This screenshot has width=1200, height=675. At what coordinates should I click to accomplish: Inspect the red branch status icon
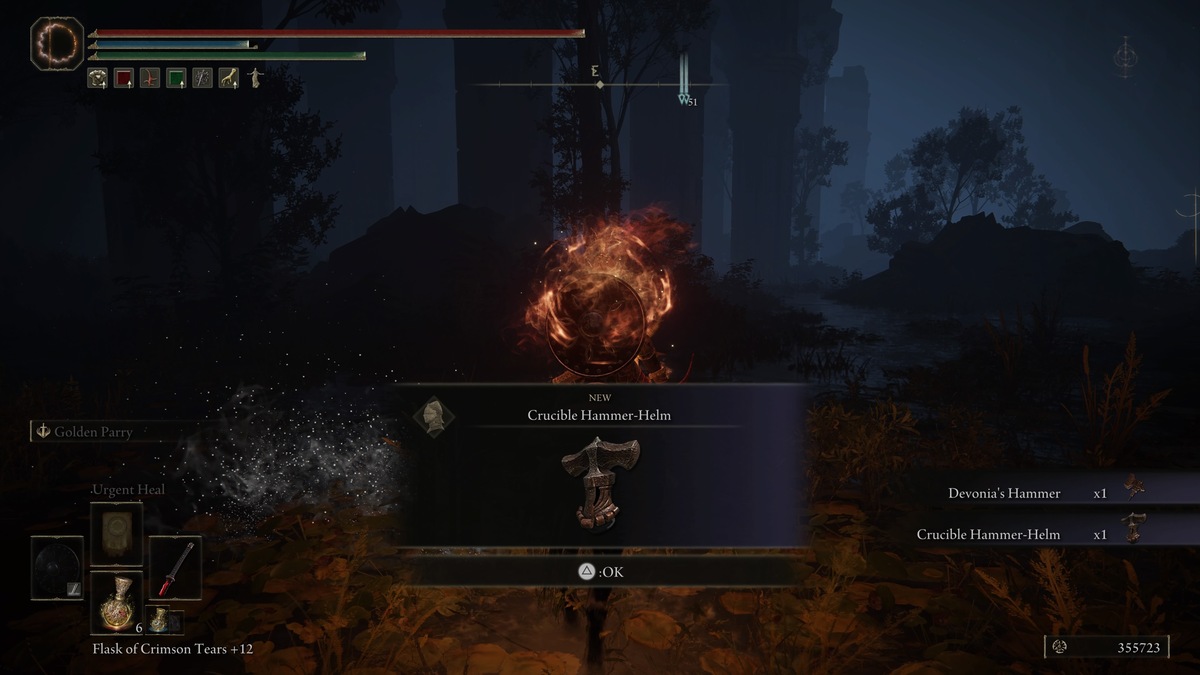pos(150,78)
